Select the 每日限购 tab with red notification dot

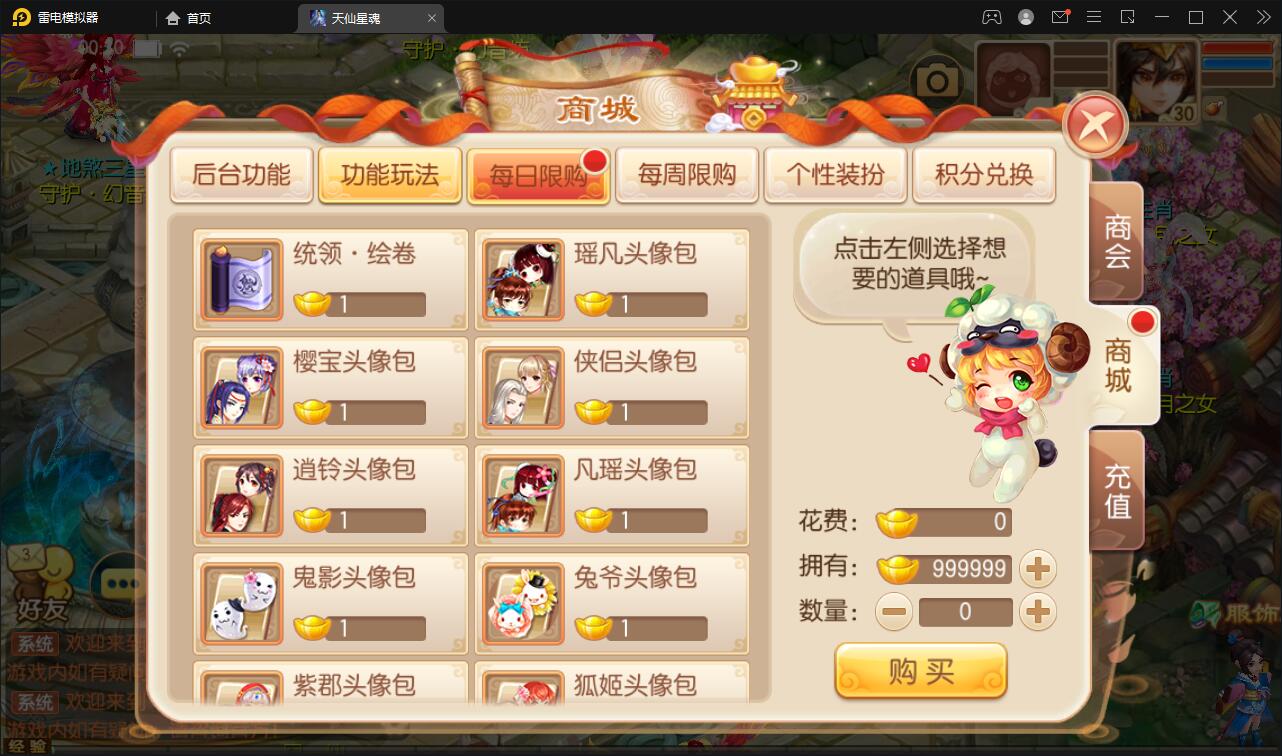pyautogui.click(x=538, y=173)
